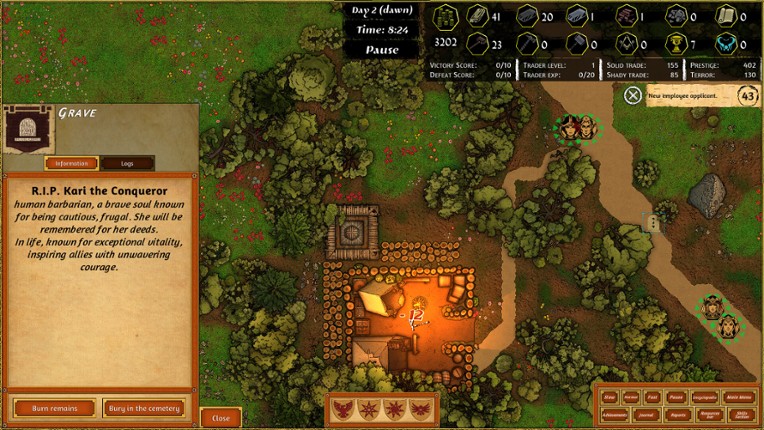This screenshot has width=764, height=430.
Task: Go to the Main Menu
Action: [740, 396]
